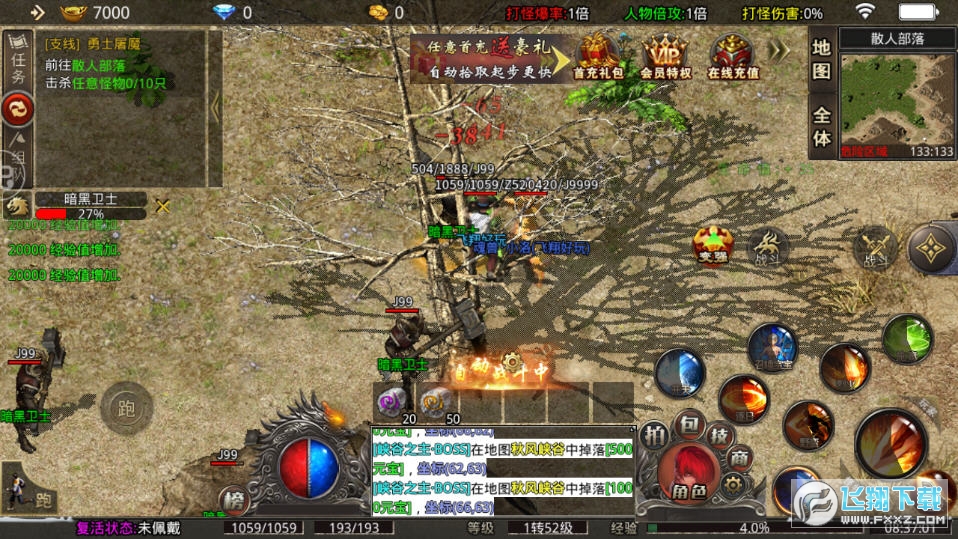Open the 会员特权 VIP privileges
This screenshot has width=958, height=539.
(665, 56)
